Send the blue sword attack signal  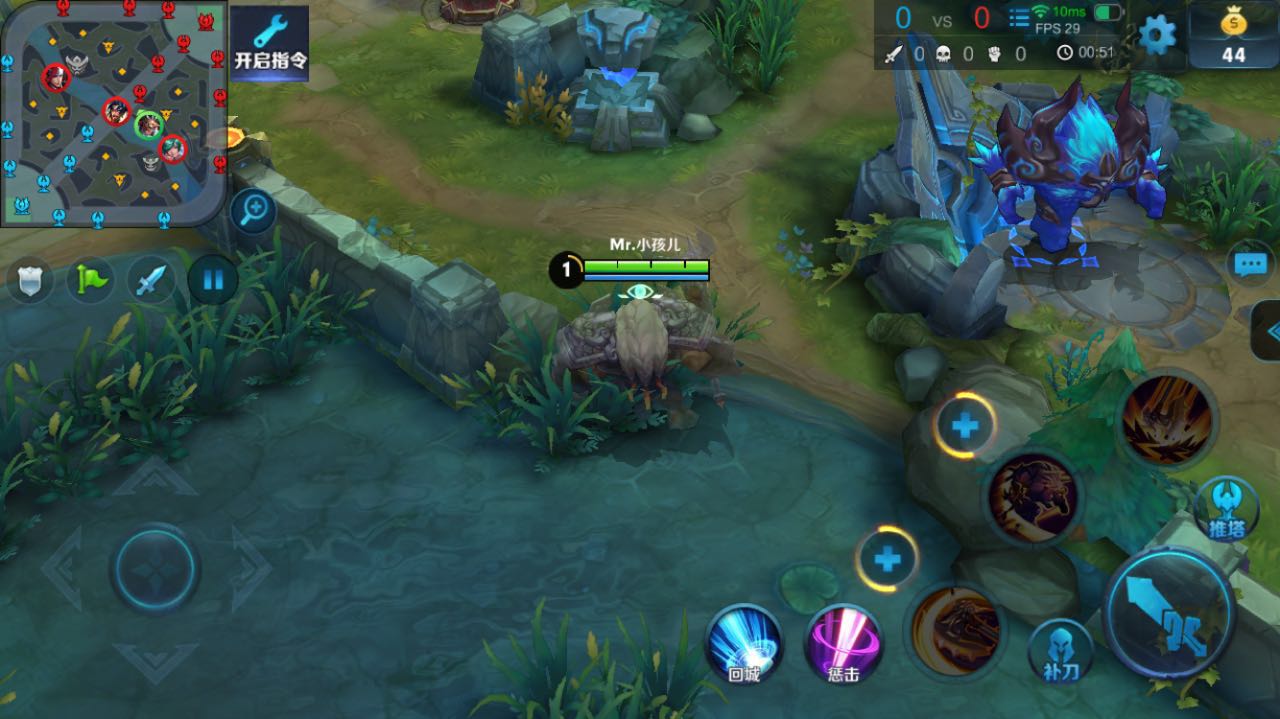(151, 280)
